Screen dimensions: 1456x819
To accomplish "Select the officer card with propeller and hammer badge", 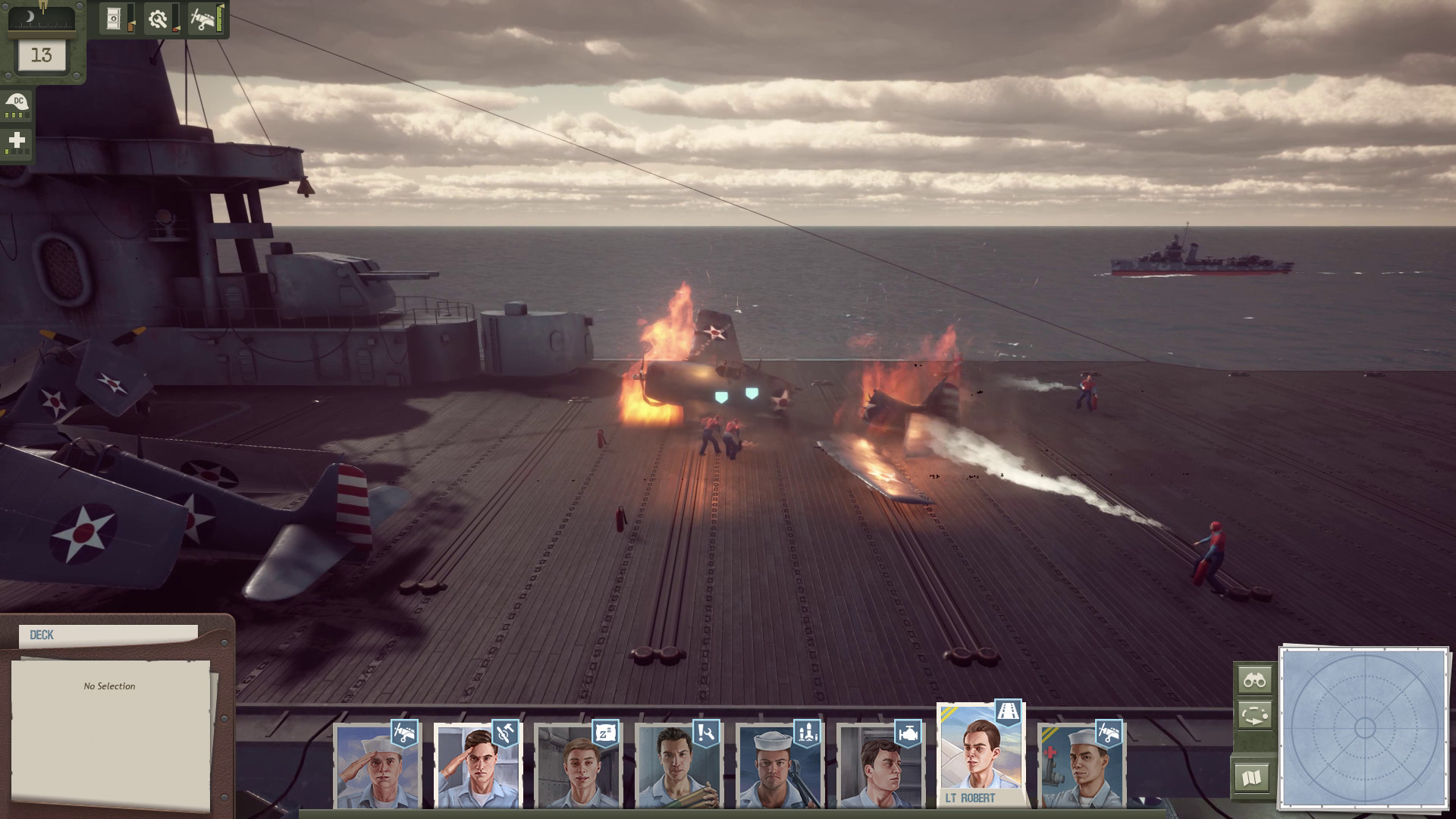I will [477, 766].
